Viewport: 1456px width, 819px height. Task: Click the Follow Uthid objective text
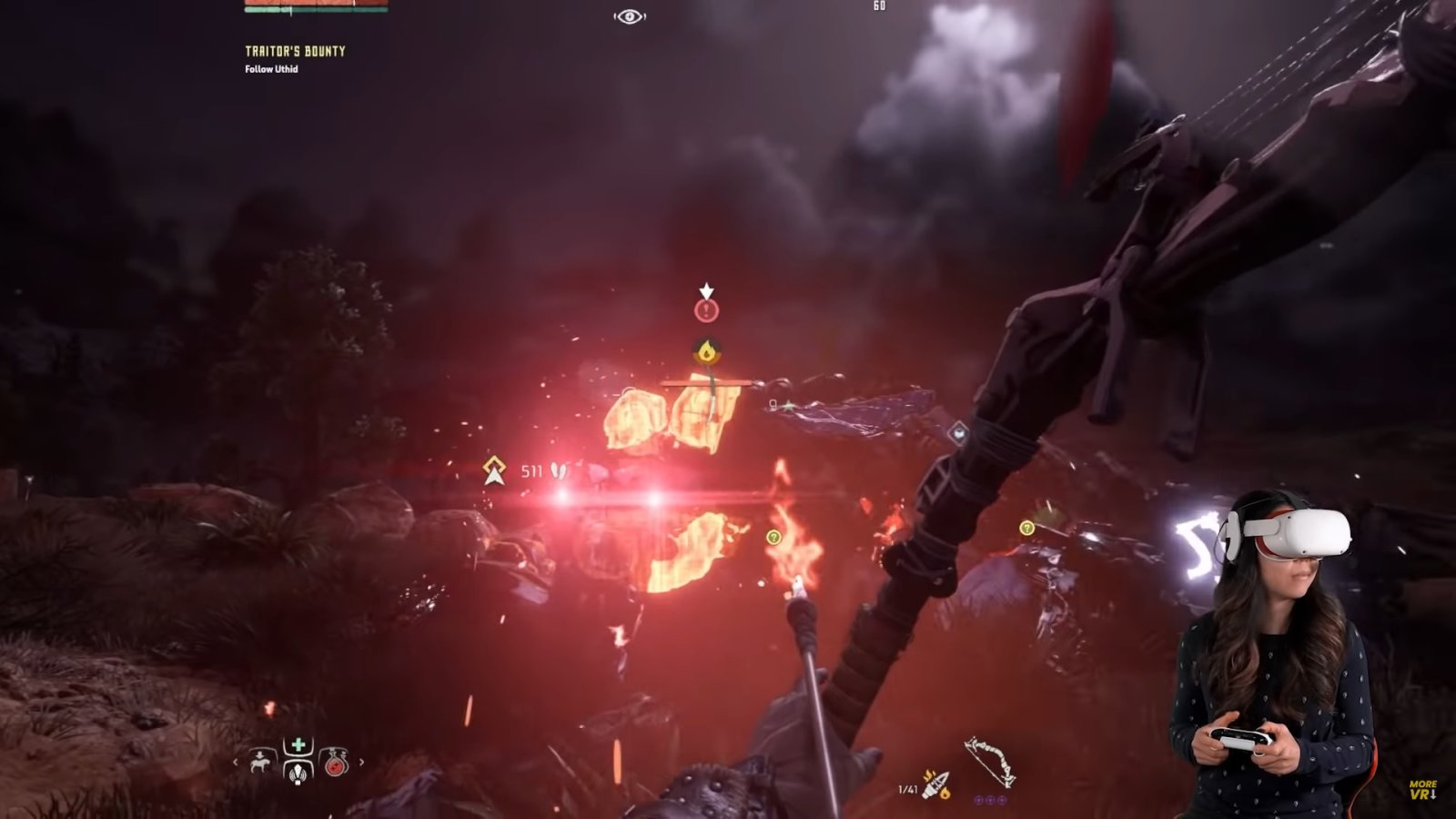coord(270,69)
